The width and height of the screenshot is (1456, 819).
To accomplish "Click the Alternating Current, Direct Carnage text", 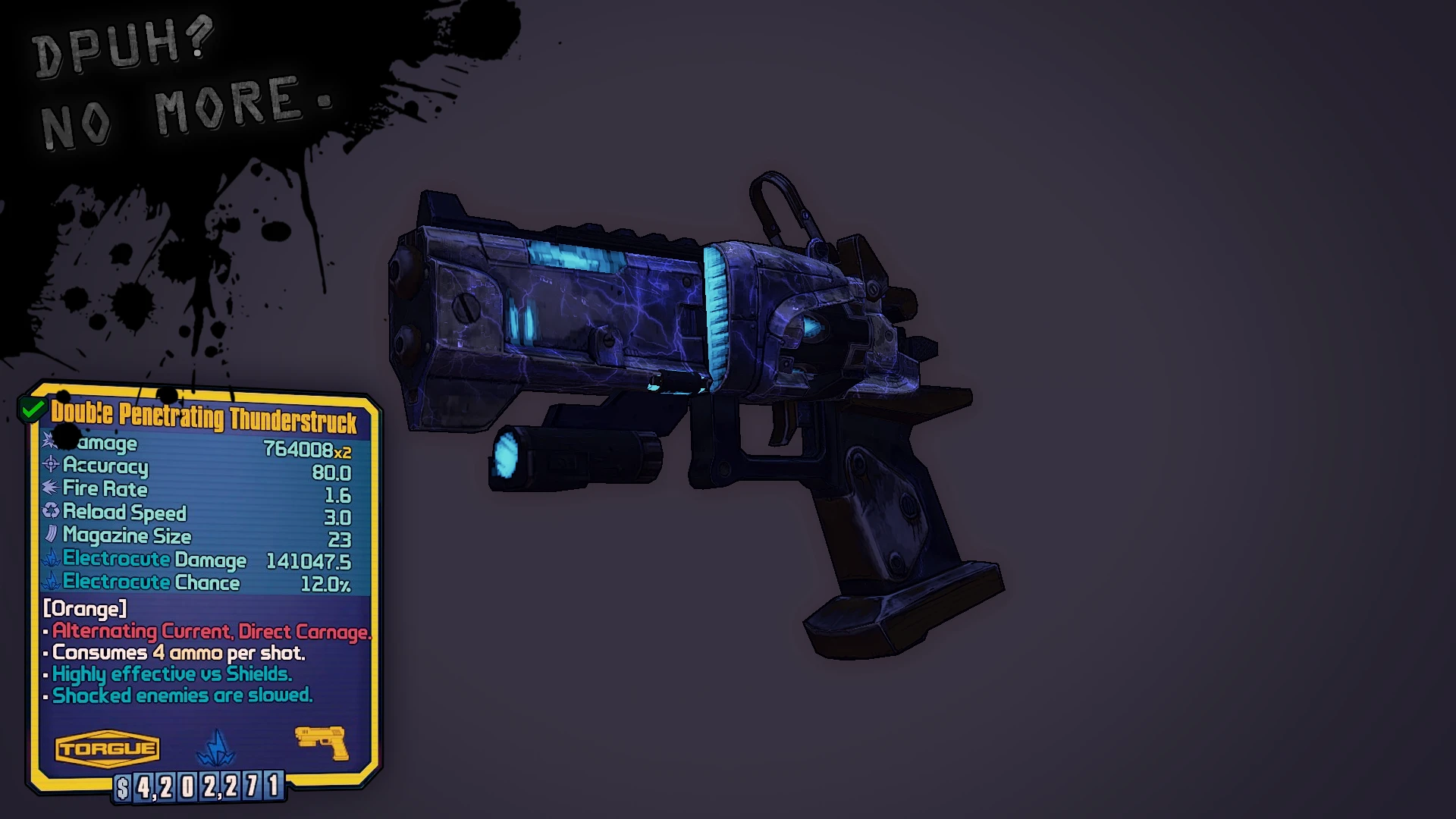I will (x=211, y=631).
